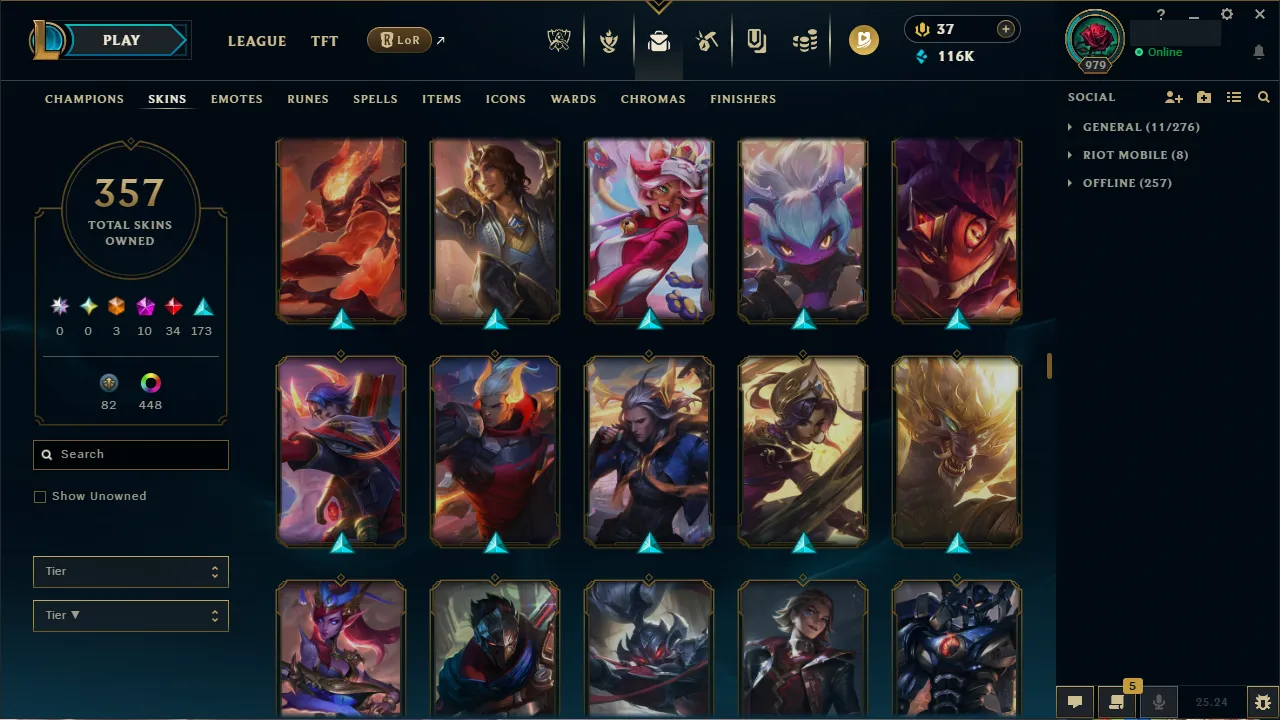
Task: Open the Tier sort order dropdown
Action: (130, 615)
